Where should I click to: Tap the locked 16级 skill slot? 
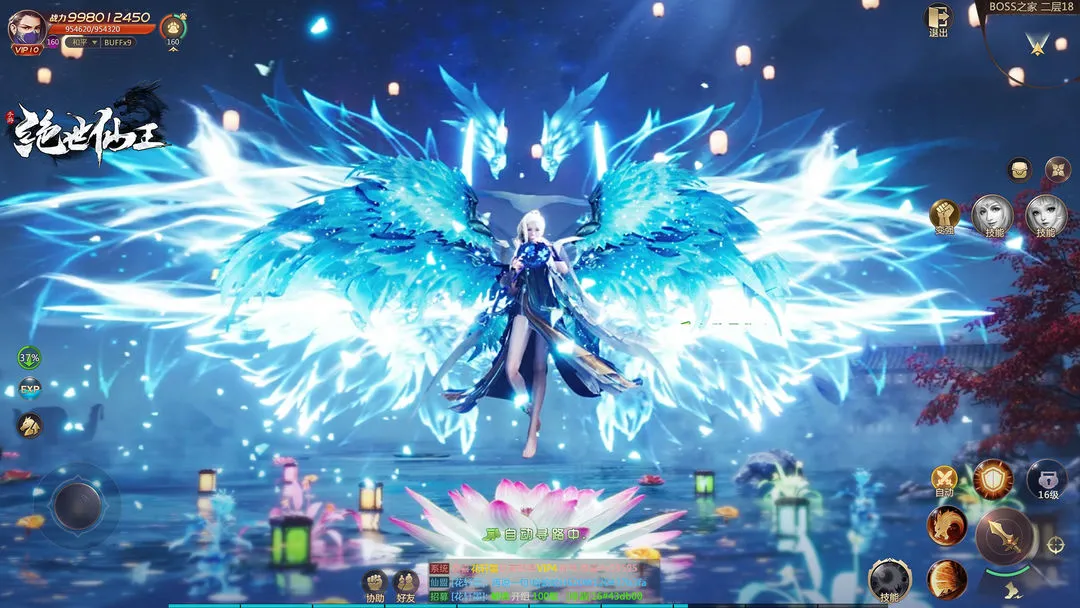[x=1046, y=480]
